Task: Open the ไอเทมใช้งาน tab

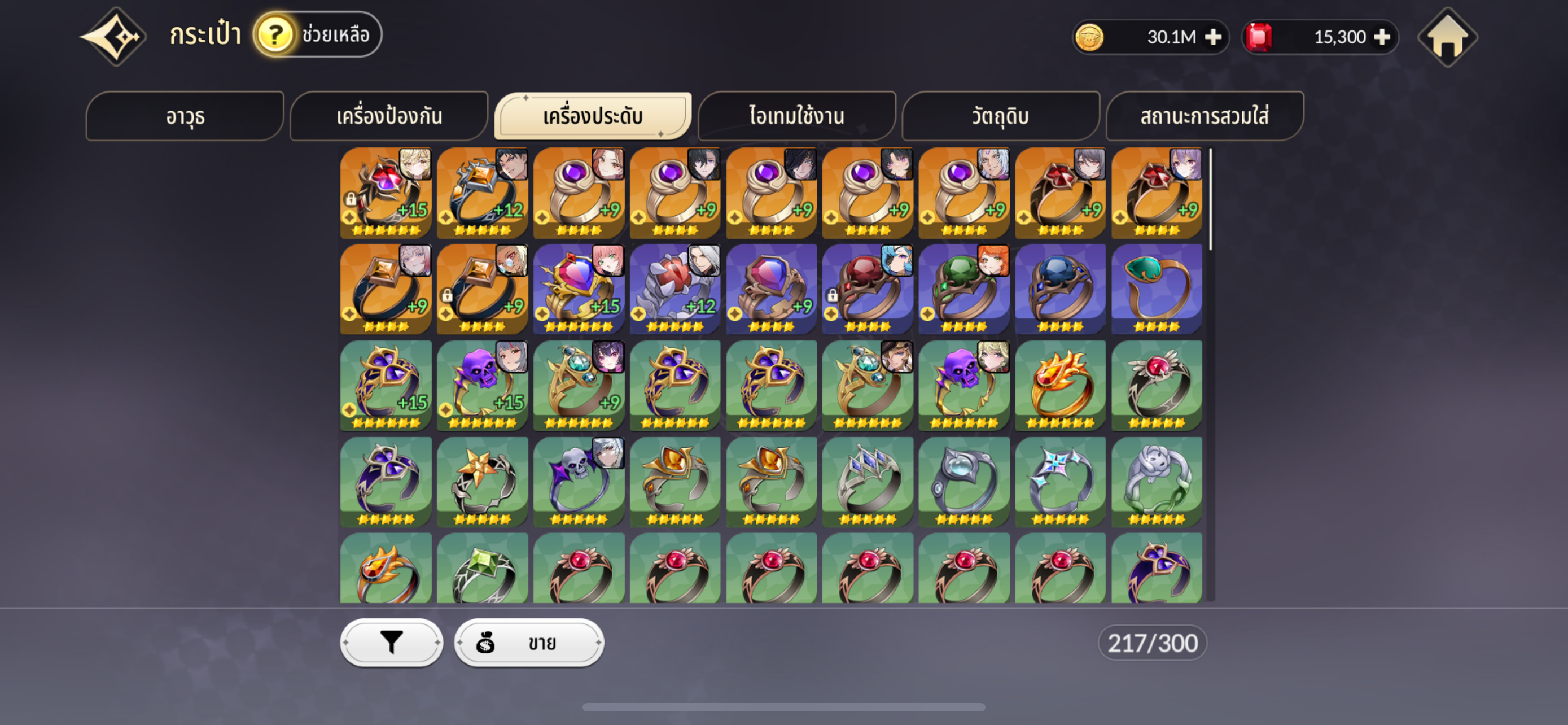Action: pyautogui.click(x=796, y=116)
